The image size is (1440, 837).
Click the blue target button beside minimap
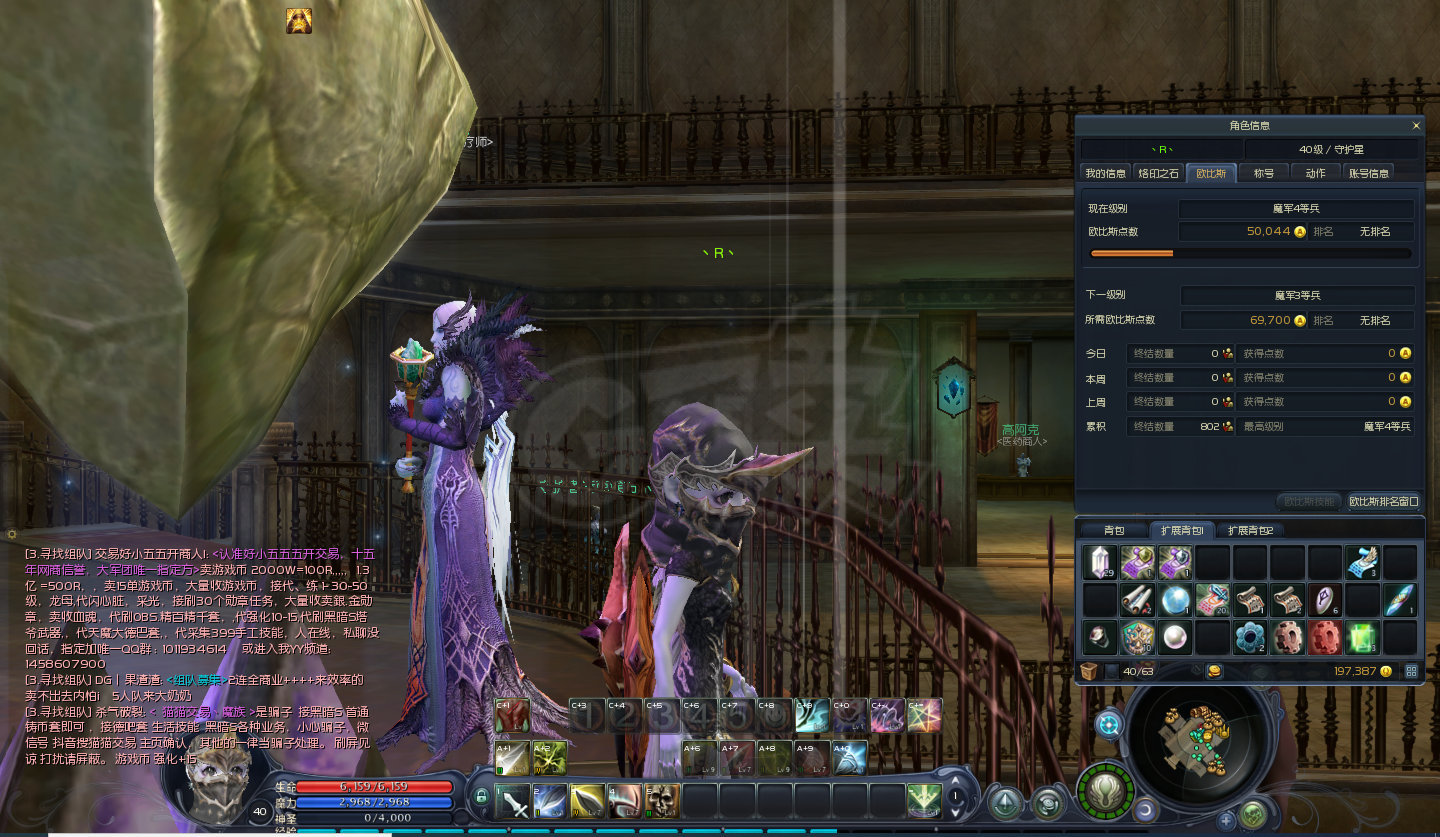click(1108, 724)
